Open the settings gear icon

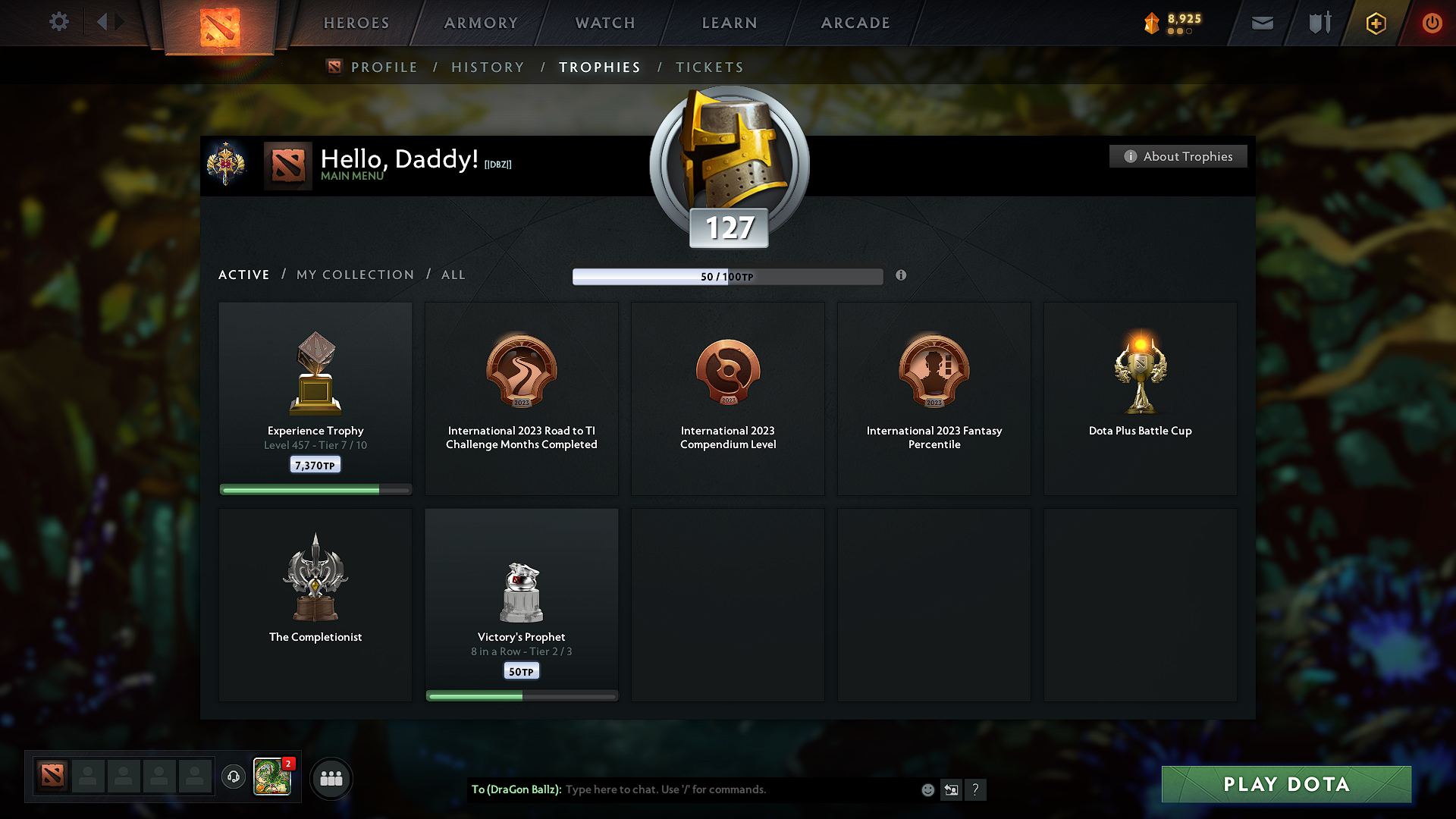58,22
